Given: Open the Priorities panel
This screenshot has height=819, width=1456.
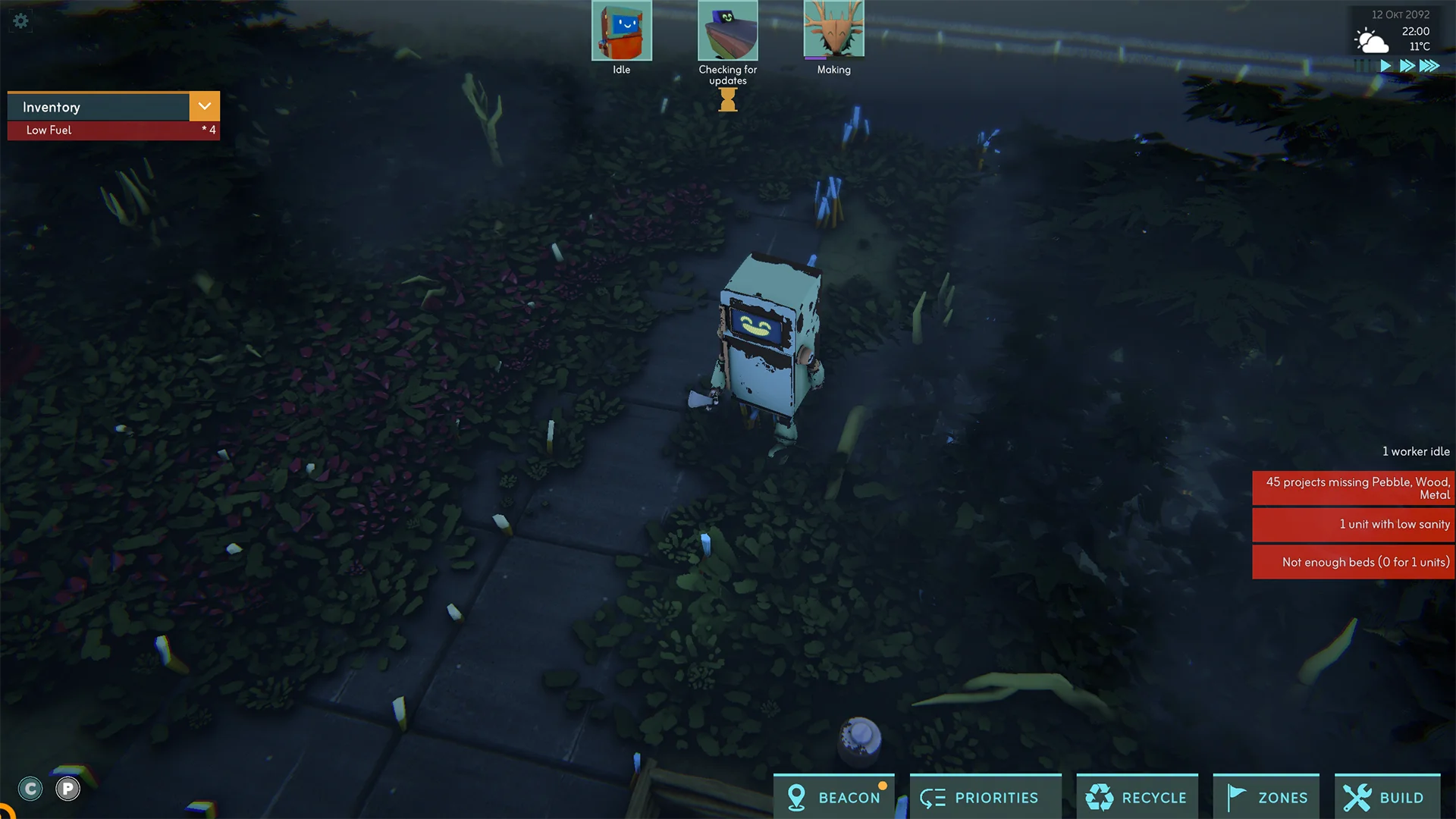Looking at the screenshot, I should click(x=985, y=797).
